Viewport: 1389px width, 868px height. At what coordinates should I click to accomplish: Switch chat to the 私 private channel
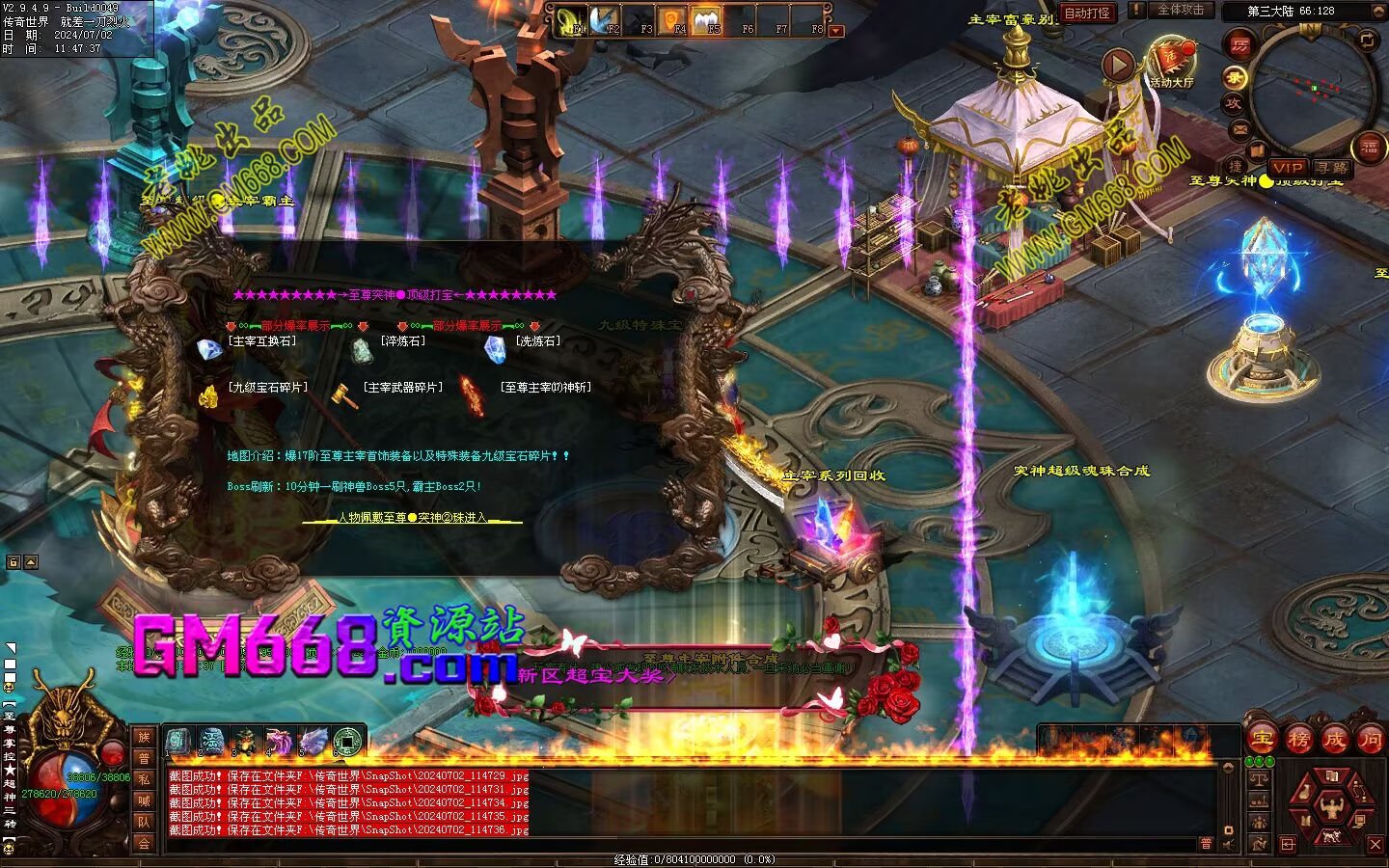[x=144, y=779]
